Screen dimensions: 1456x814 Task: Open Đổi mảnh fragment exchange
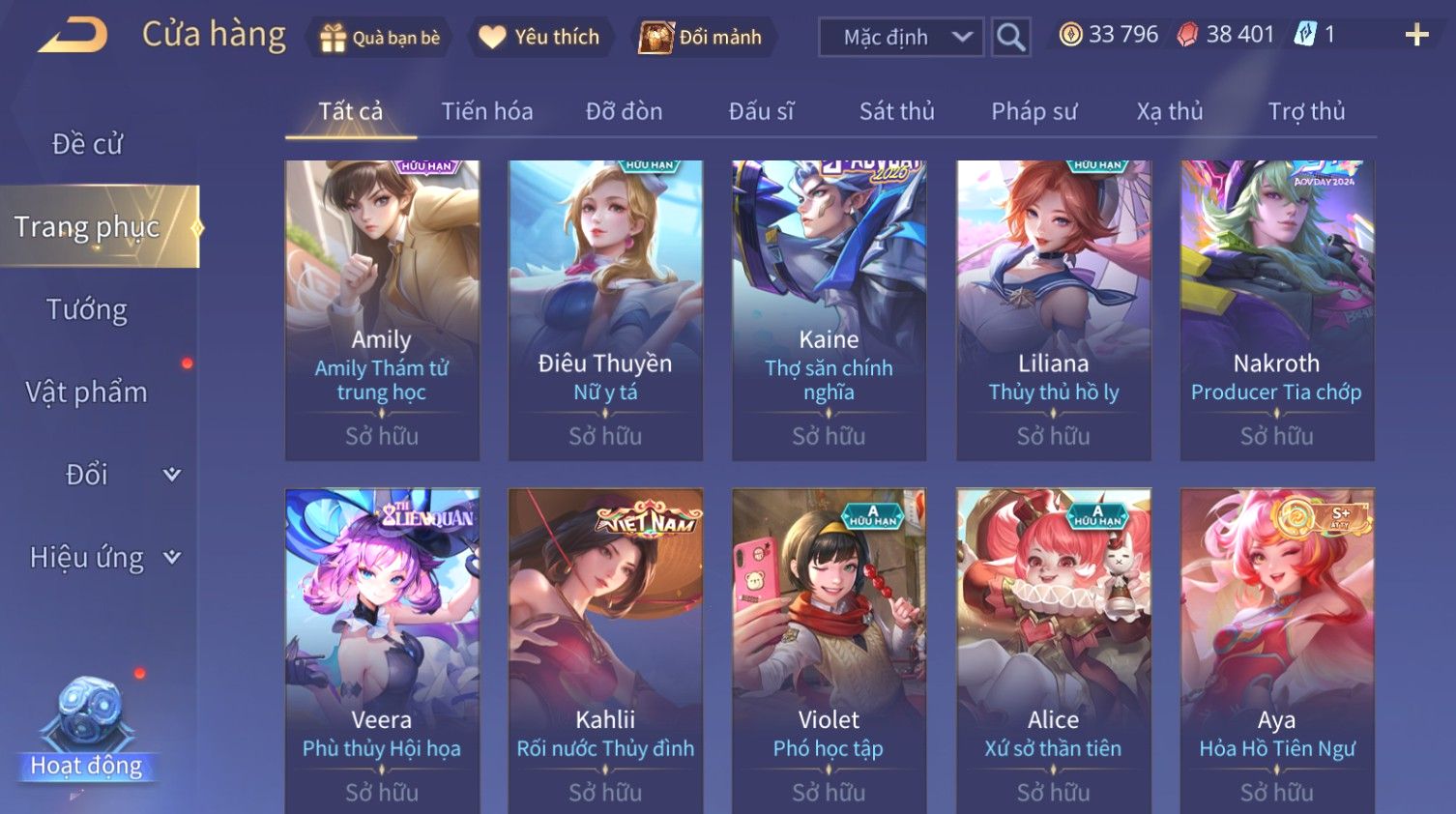pos(701,38)
